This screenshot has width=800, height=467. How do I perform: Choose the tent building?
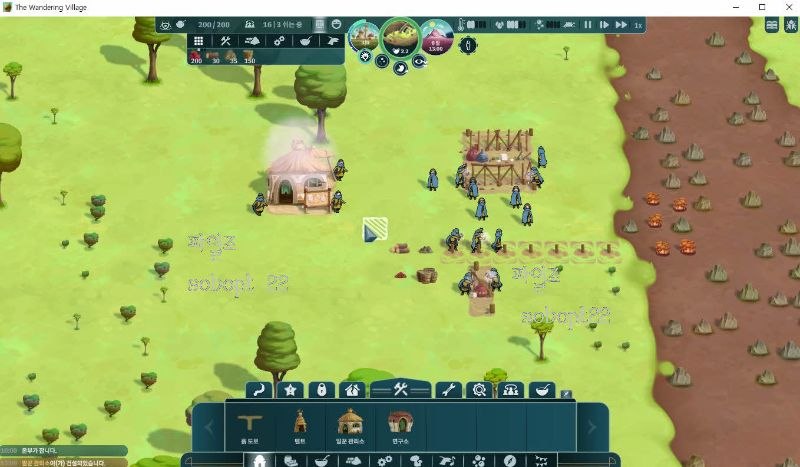298,423
